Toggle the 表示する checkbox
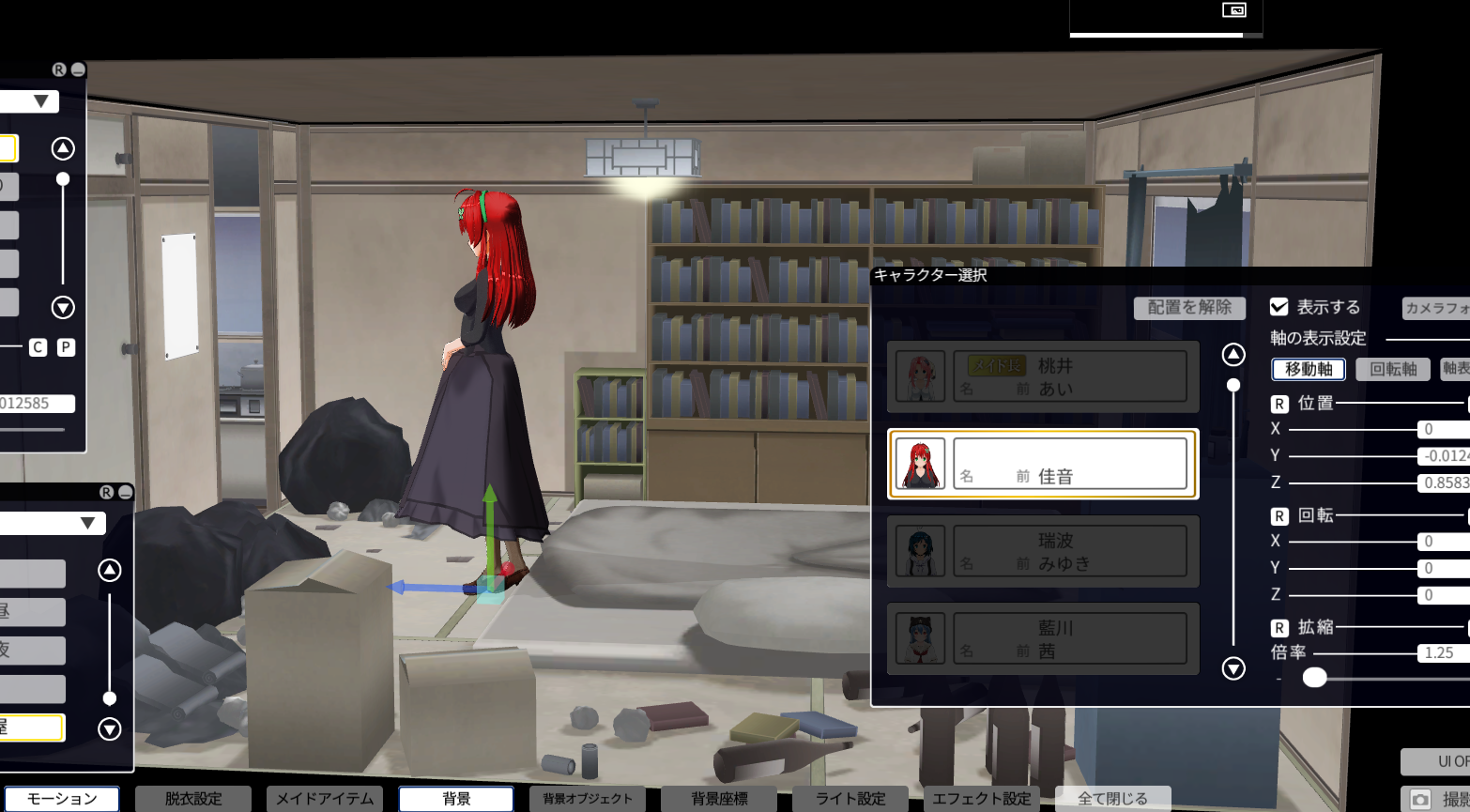 tap(1279, 307)
